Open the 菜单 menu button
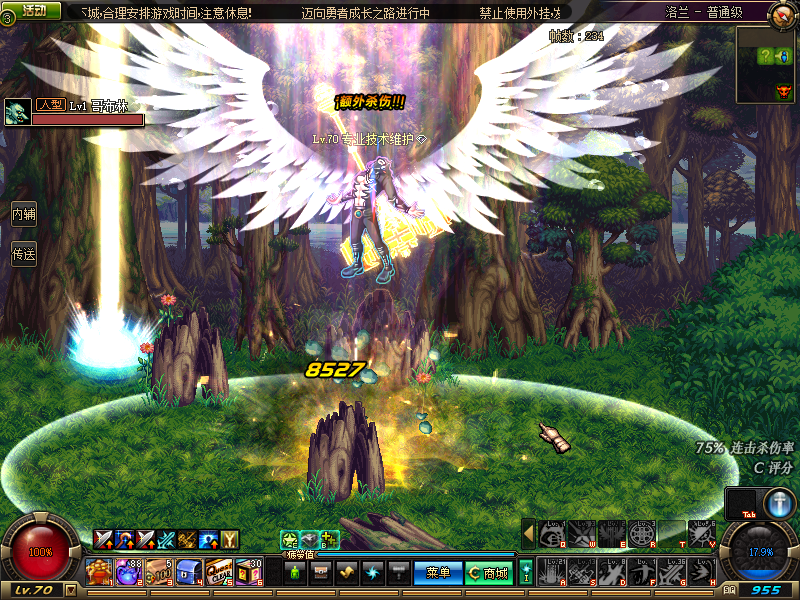800x600 pixels. coord(438,573)
